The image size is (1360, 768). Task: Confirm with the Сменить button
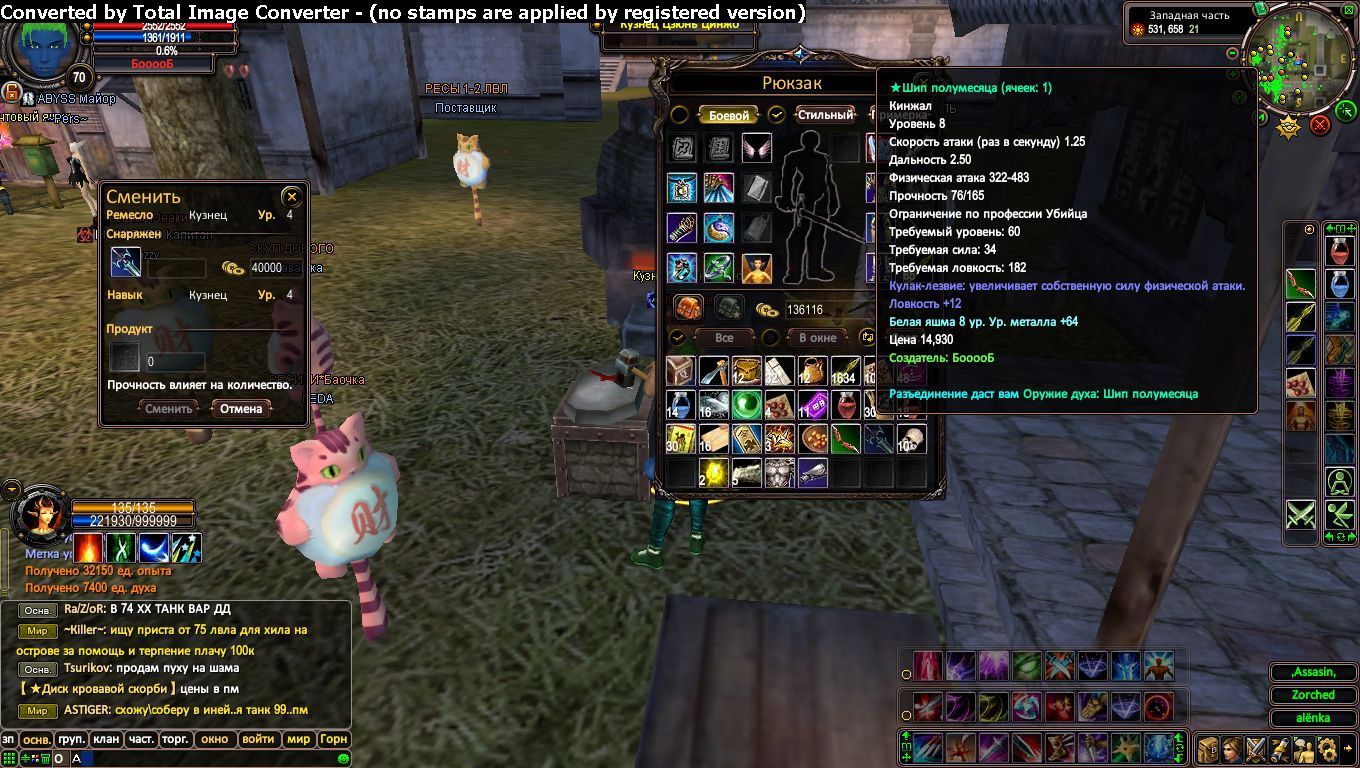tap(169, 408)
